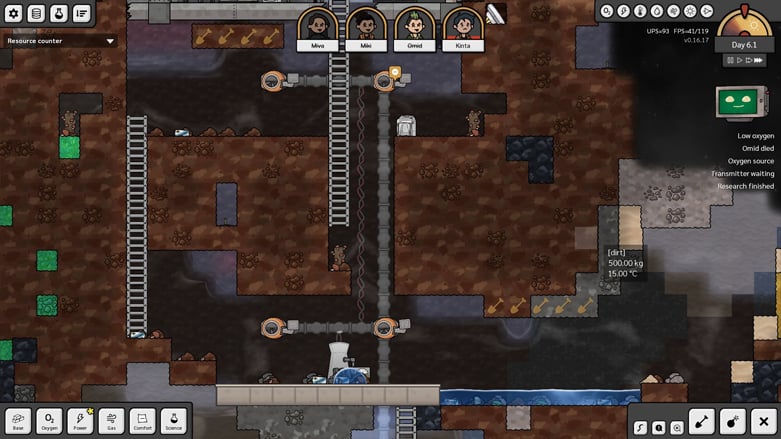Open the research flask screen
This screenshot has width=781, height=439.
59,13
